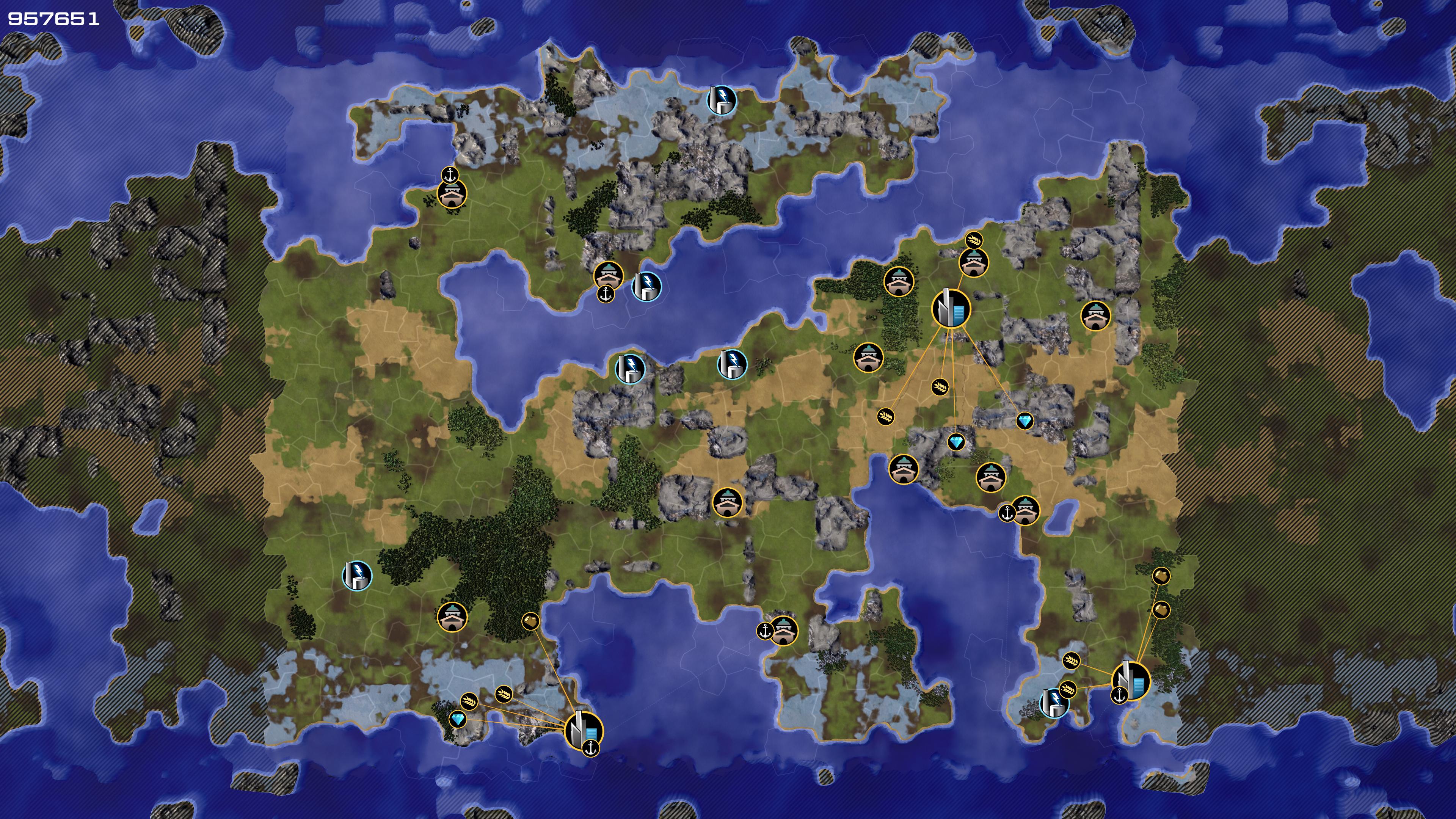The image size is (1456, 819).
Task: Click the anchor badge under the lakeside town
Action: click(x=606, y=293)
